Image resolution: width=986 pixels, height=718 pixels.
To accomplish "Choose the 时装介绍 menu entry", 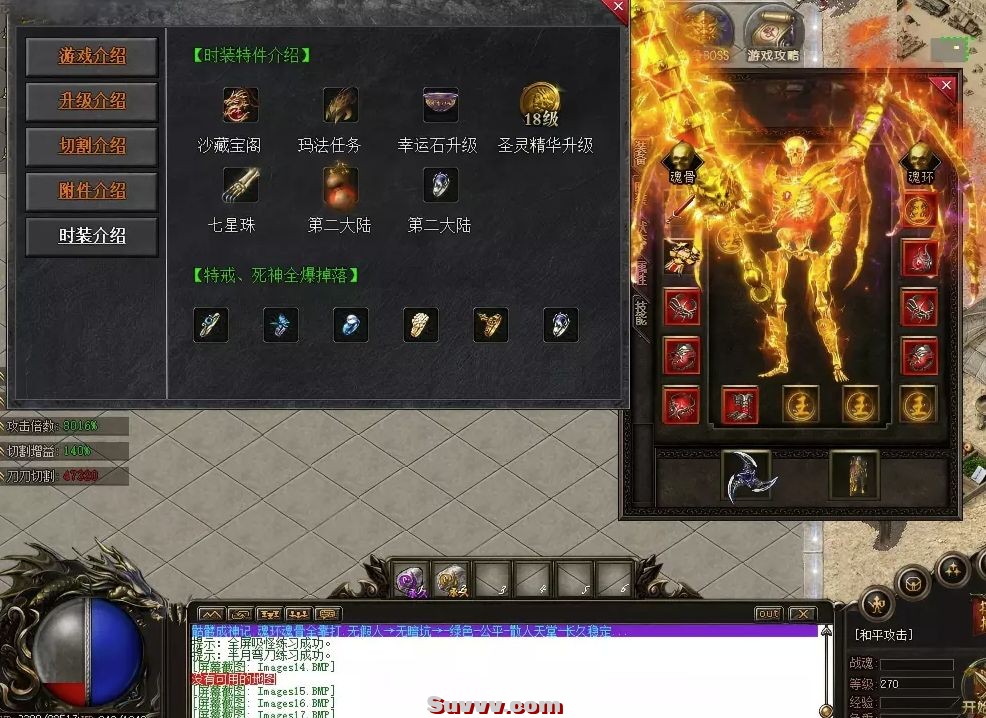I will [x=92, y=236].
